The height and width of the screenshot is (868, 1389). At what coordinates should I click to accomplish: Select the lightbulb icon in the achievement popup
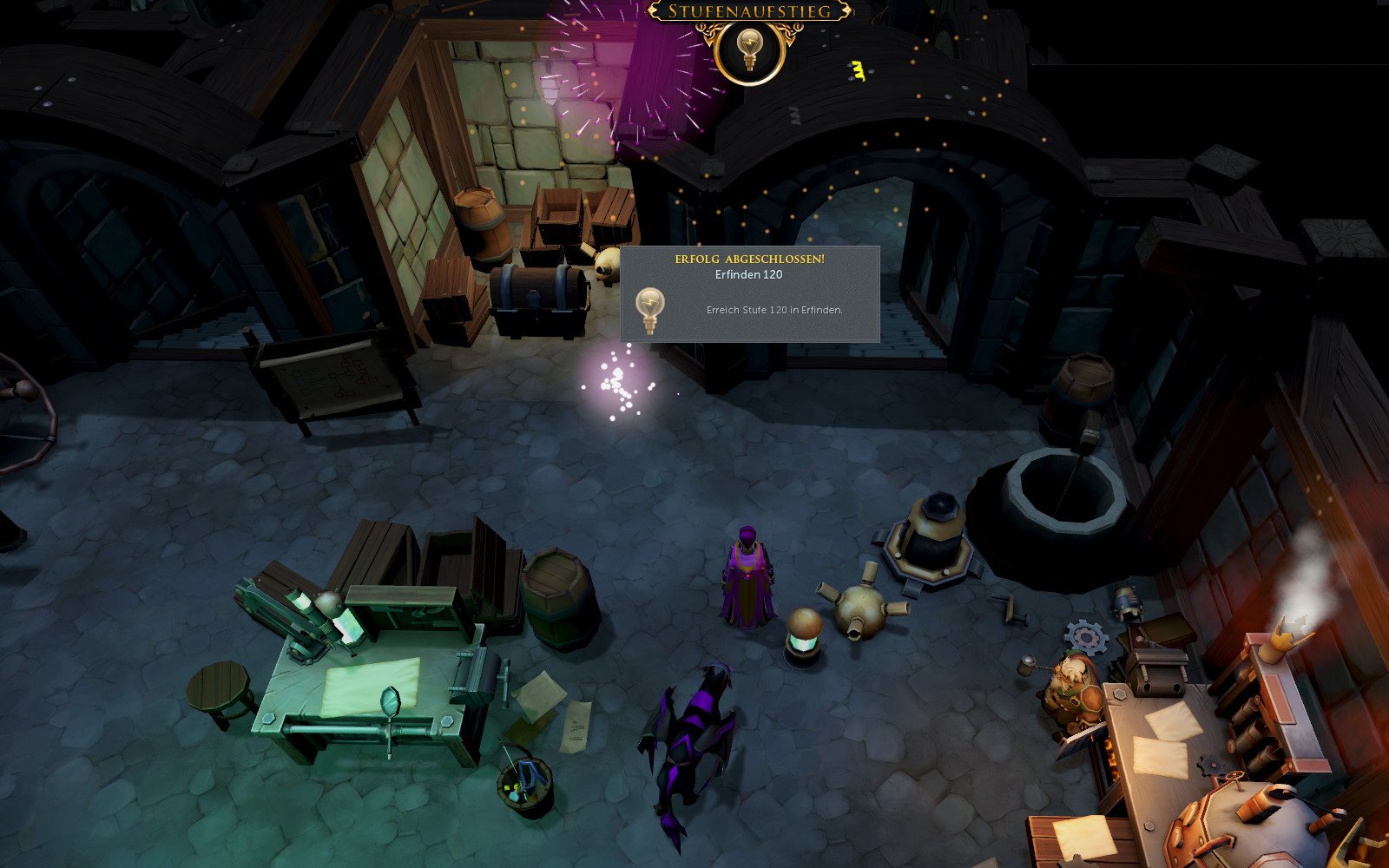pos(649,309)
